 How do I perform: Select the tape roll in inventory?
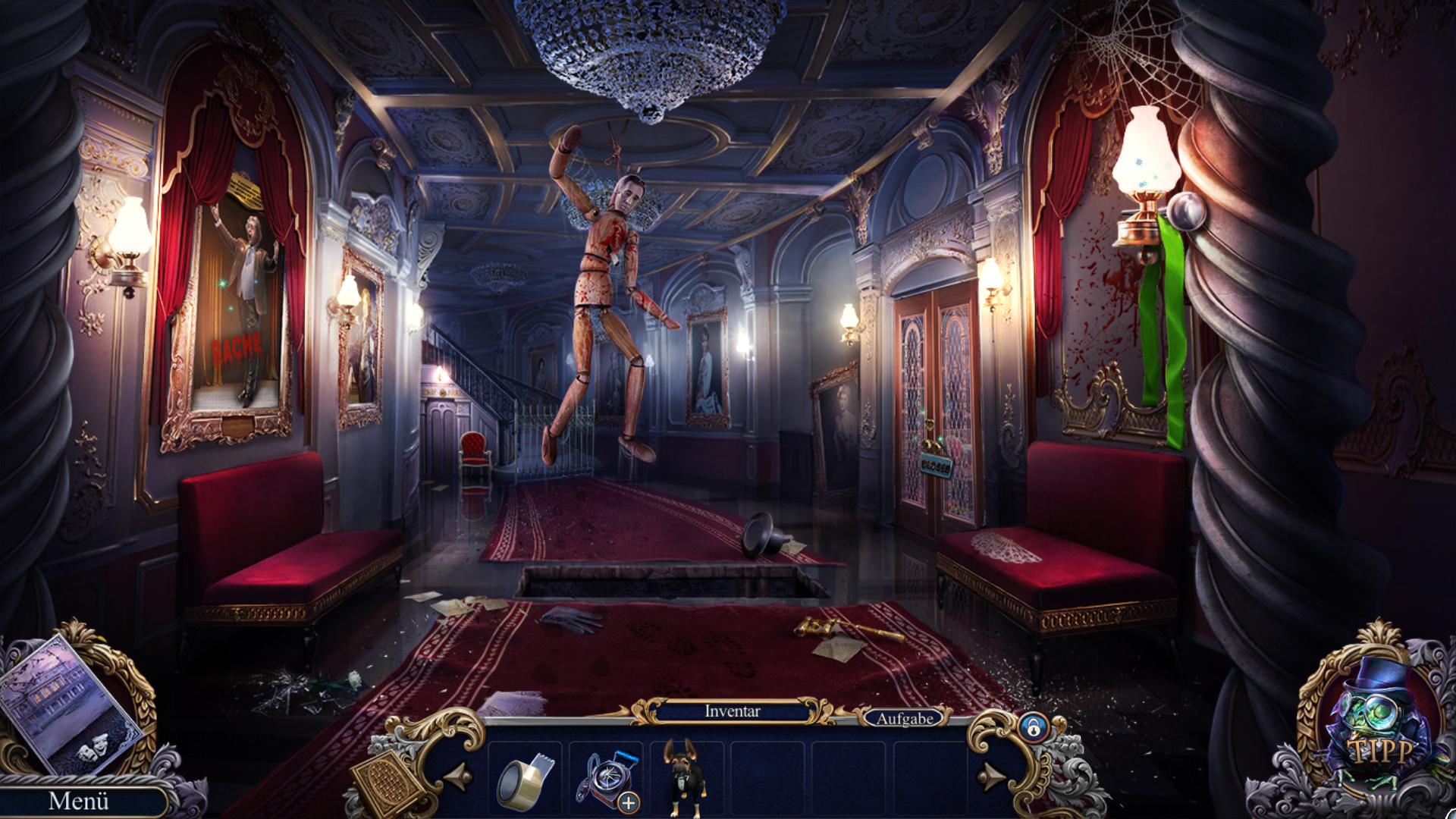coord(525,778)
